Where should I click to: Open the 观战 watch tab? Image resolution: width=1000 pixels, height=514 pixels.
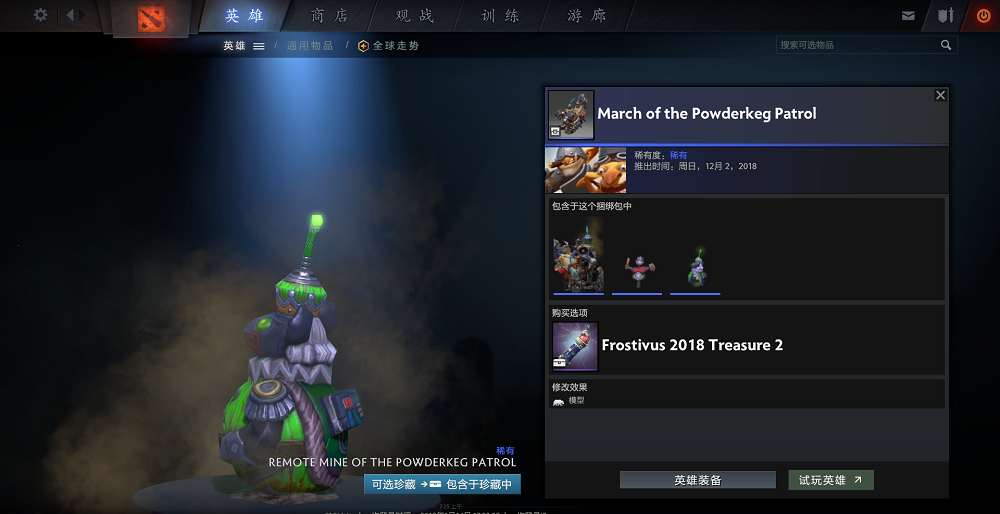(415, 16)
